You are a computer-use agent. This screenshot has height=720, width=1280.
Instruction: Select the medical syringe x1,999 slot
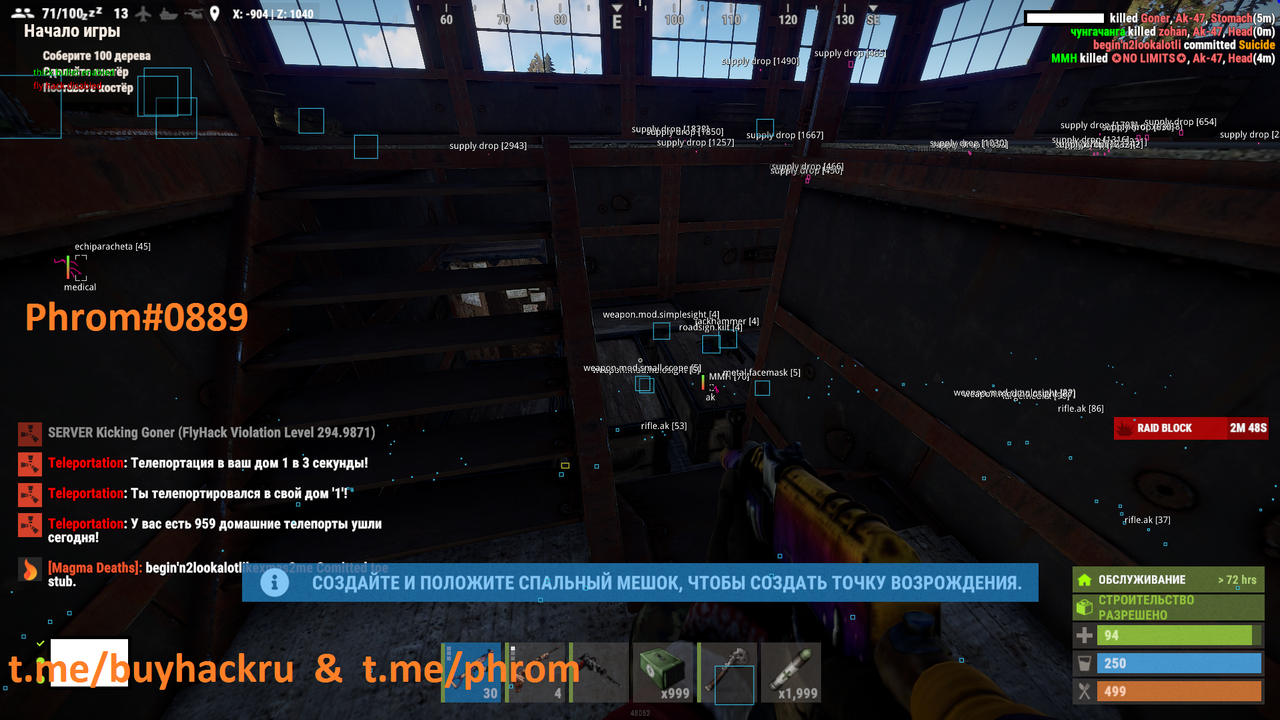tap(790, 673)
